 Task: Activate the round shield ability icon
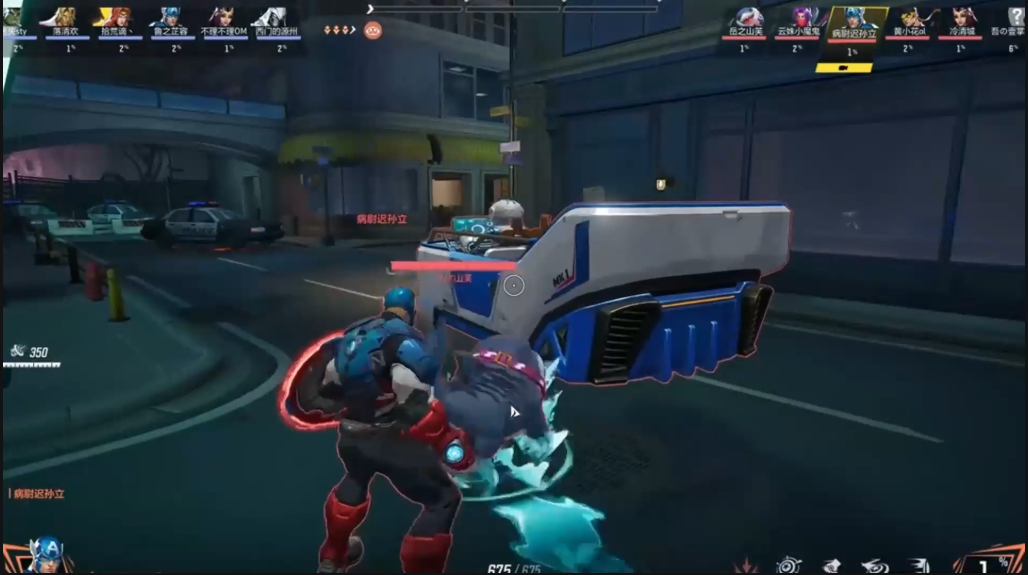pos(789,565)
